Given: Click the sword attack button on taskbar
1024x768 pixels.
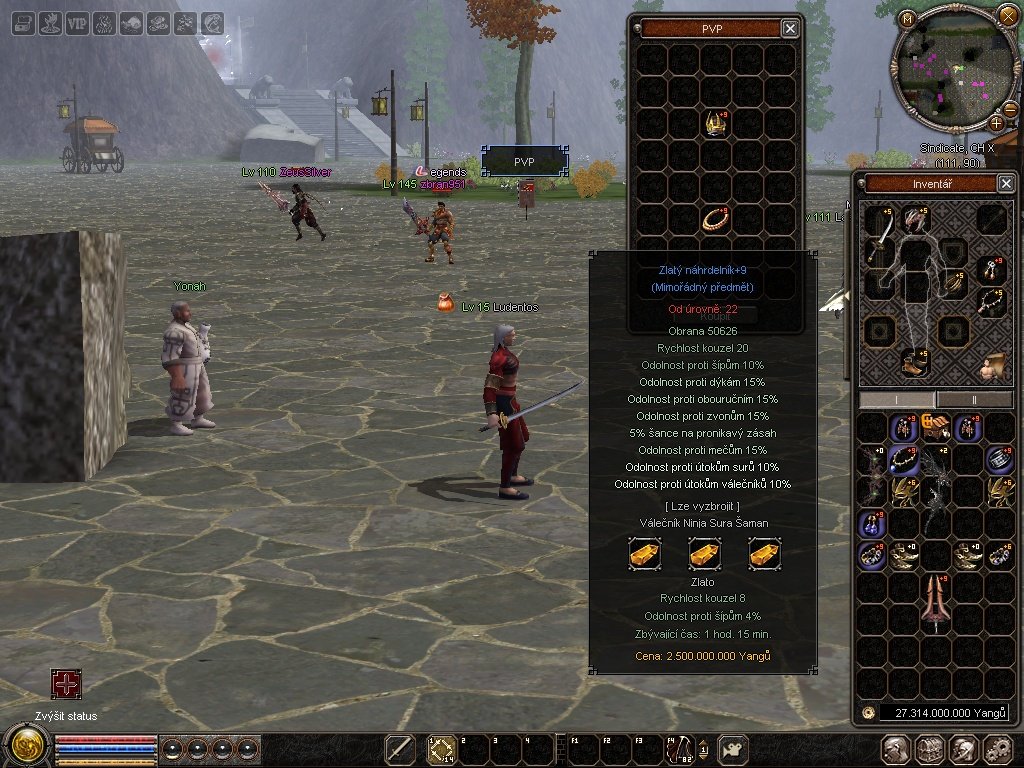Looking at the screenshot, I should (x=400, y=748).
